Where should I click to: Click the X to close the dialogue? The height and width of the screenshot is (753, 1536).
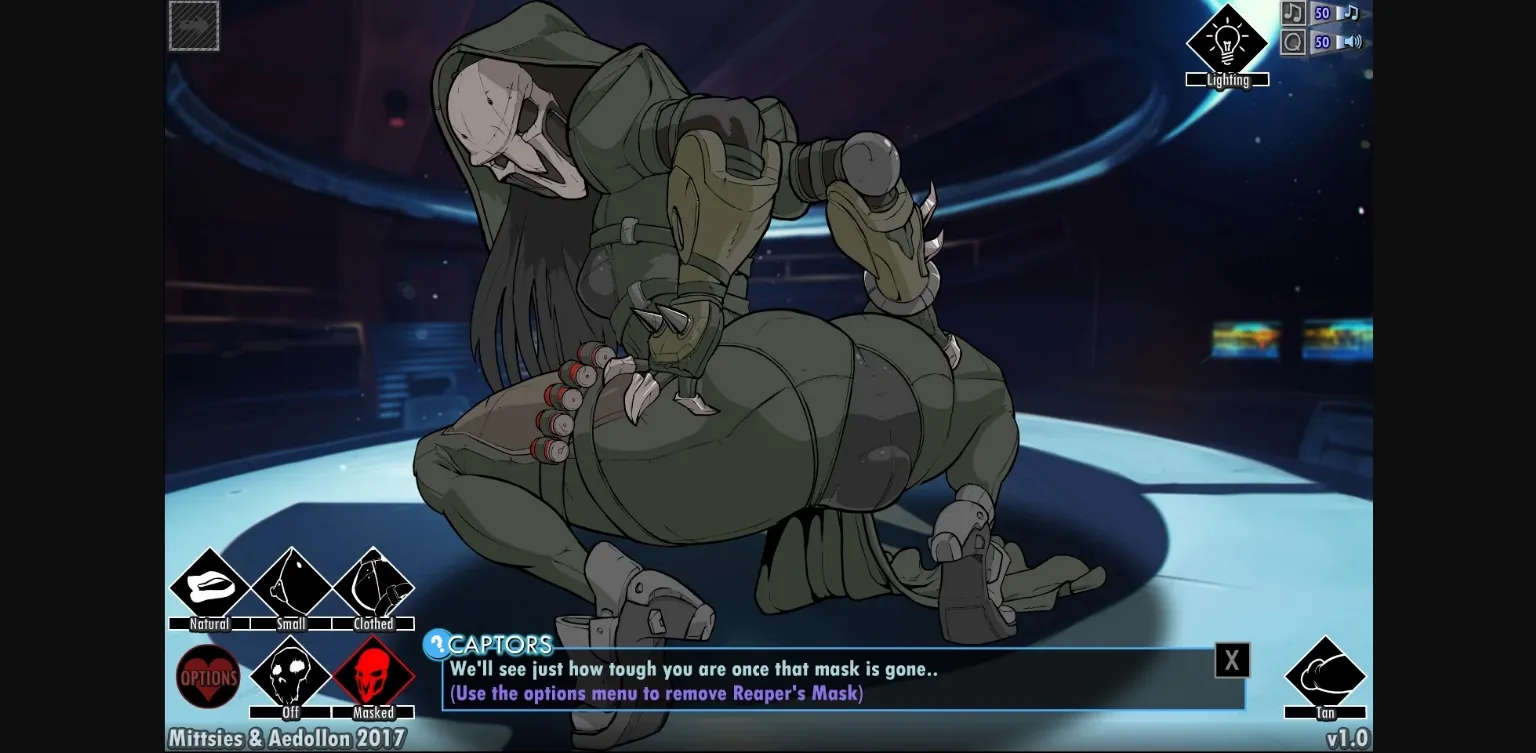[1232, 660]
